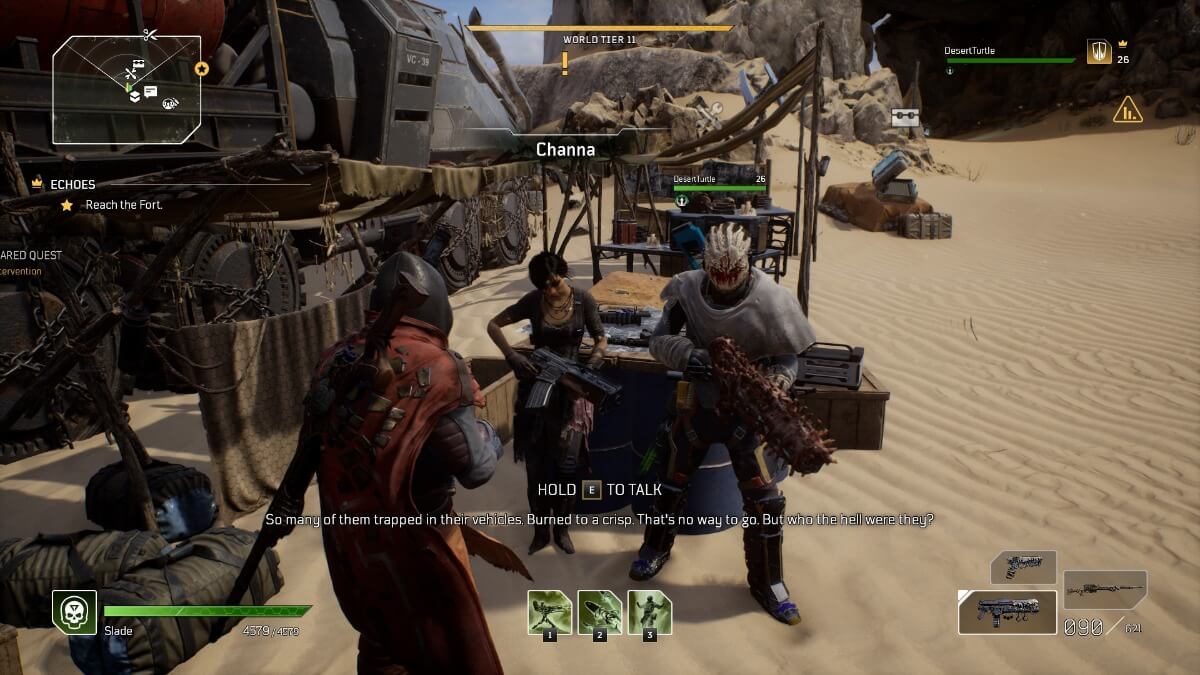This screenshot has height=675, width=1200.
Task: Activate the turret skill in slot 1
Action: (x=550, y=612)
